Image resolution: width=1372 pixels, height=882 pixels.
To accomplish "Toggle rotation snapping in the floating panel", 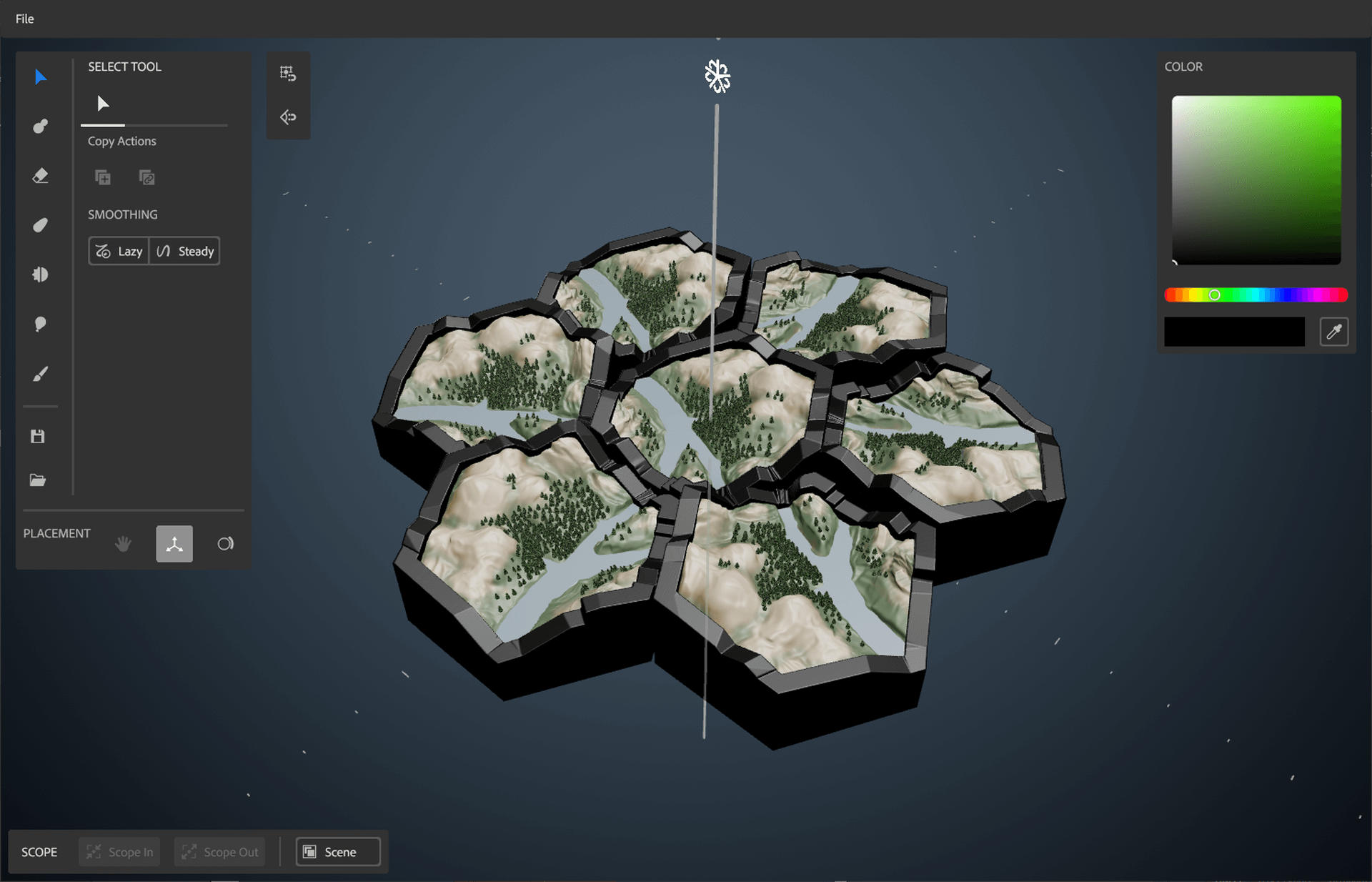I will pyautogui.click(x=288, y=117).
